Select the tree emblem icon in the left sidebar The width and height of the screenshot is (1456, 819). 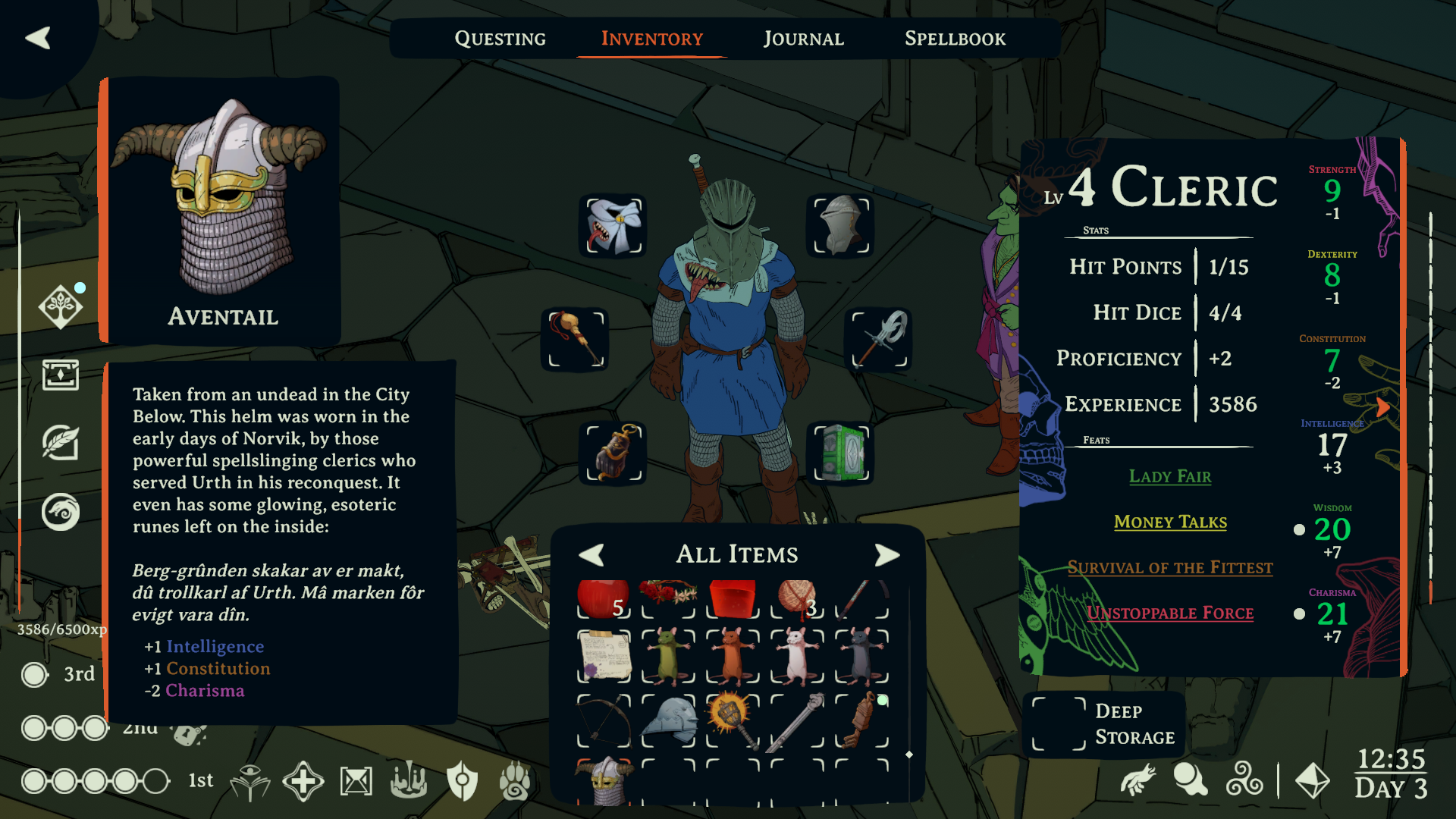click(x=61, y=306)
